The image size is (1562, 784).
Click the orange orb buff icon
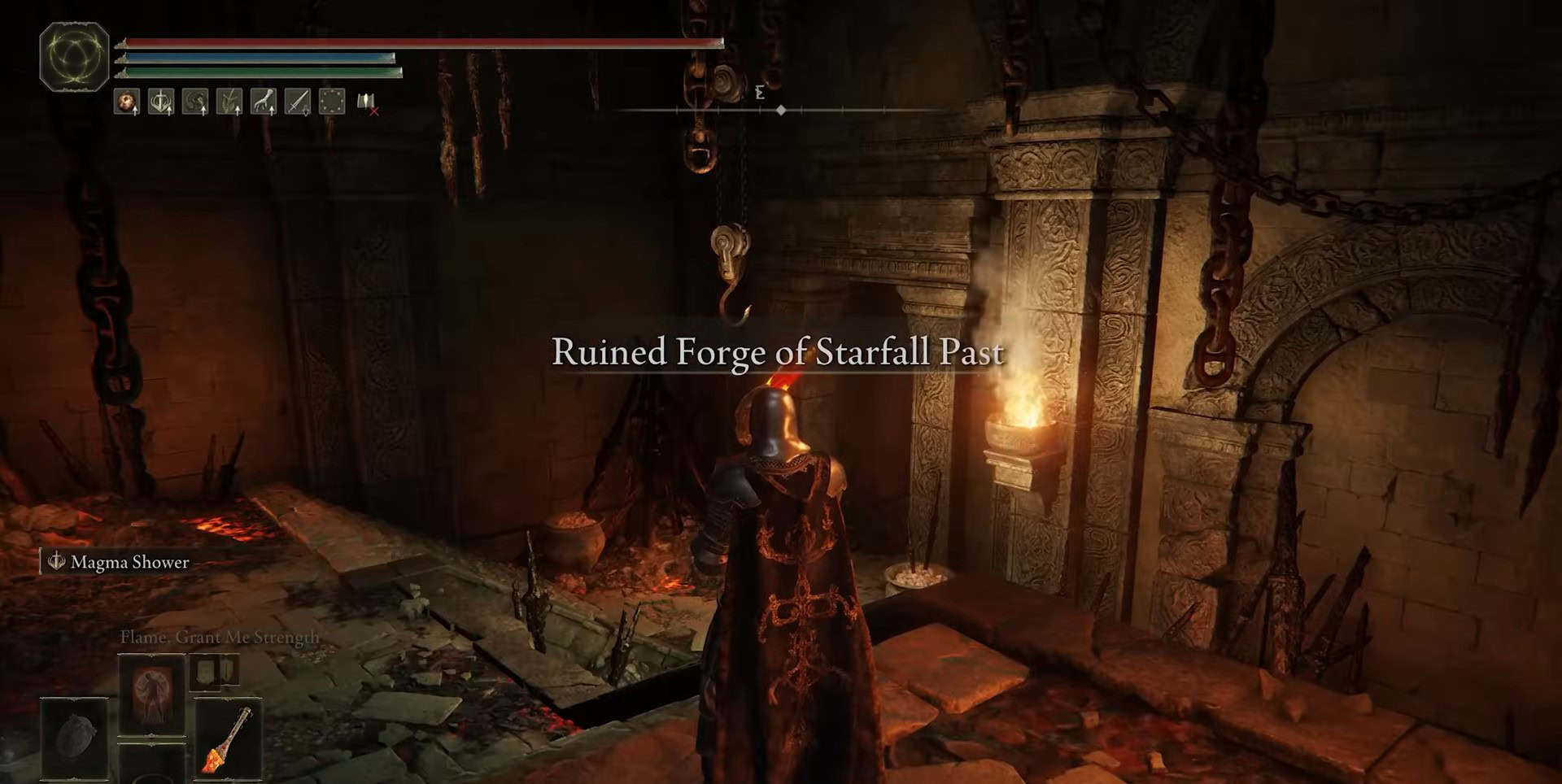126,102
